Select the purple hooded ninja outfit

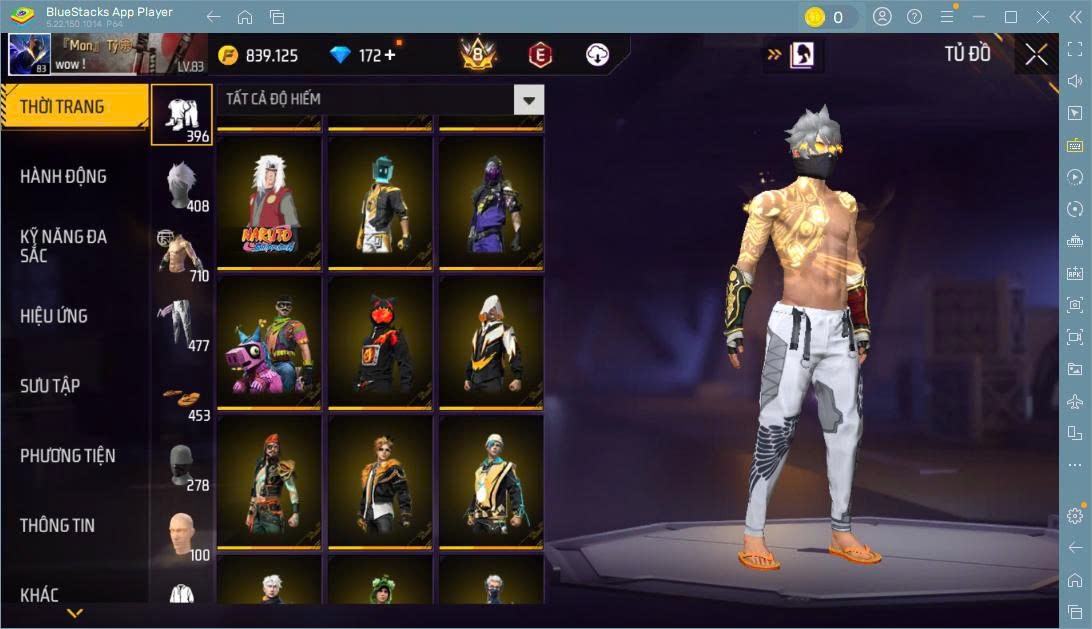(x=491, y=201)
